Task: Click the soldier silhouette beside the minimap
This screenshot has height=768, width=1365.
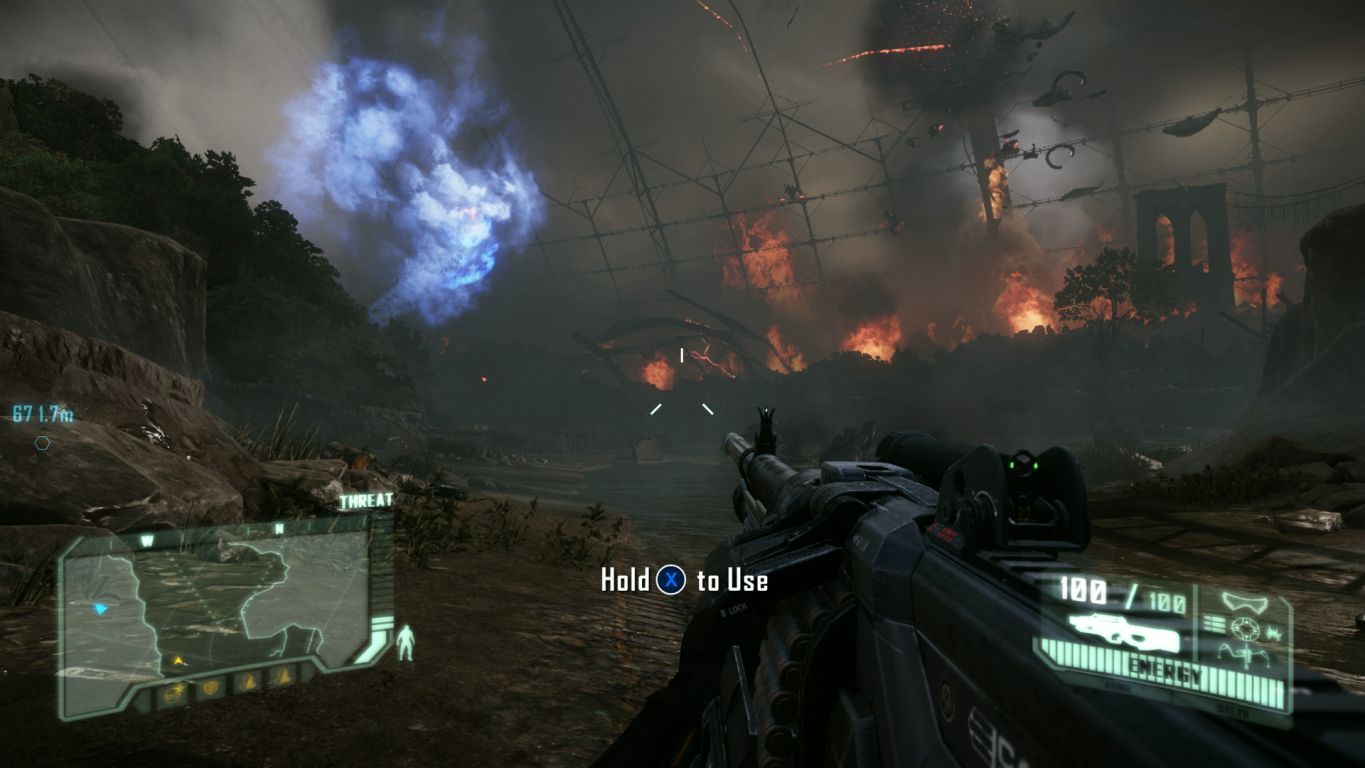Action: [x=405, y=643]
